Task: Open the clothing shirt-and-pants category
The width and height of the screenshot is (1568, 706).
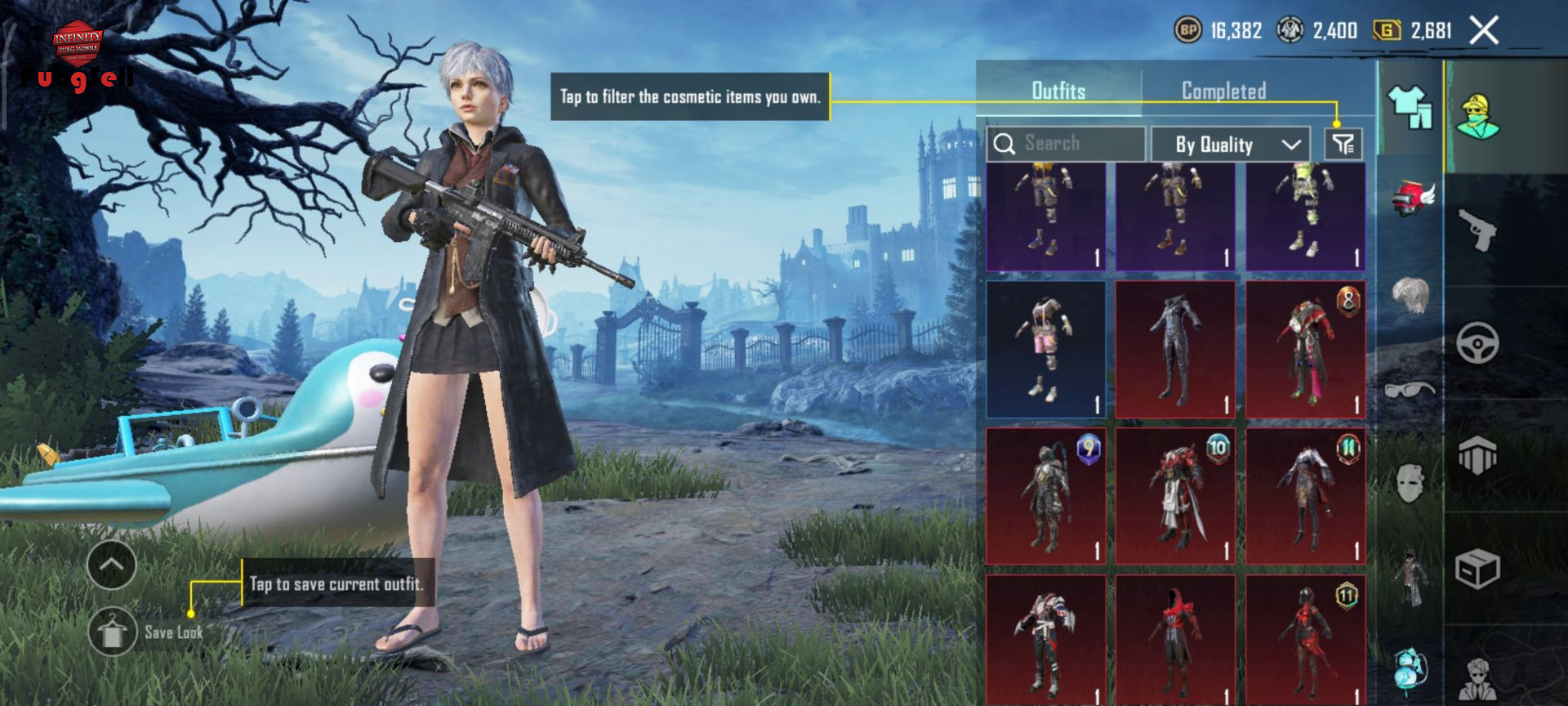Action: pos(1410,107)
